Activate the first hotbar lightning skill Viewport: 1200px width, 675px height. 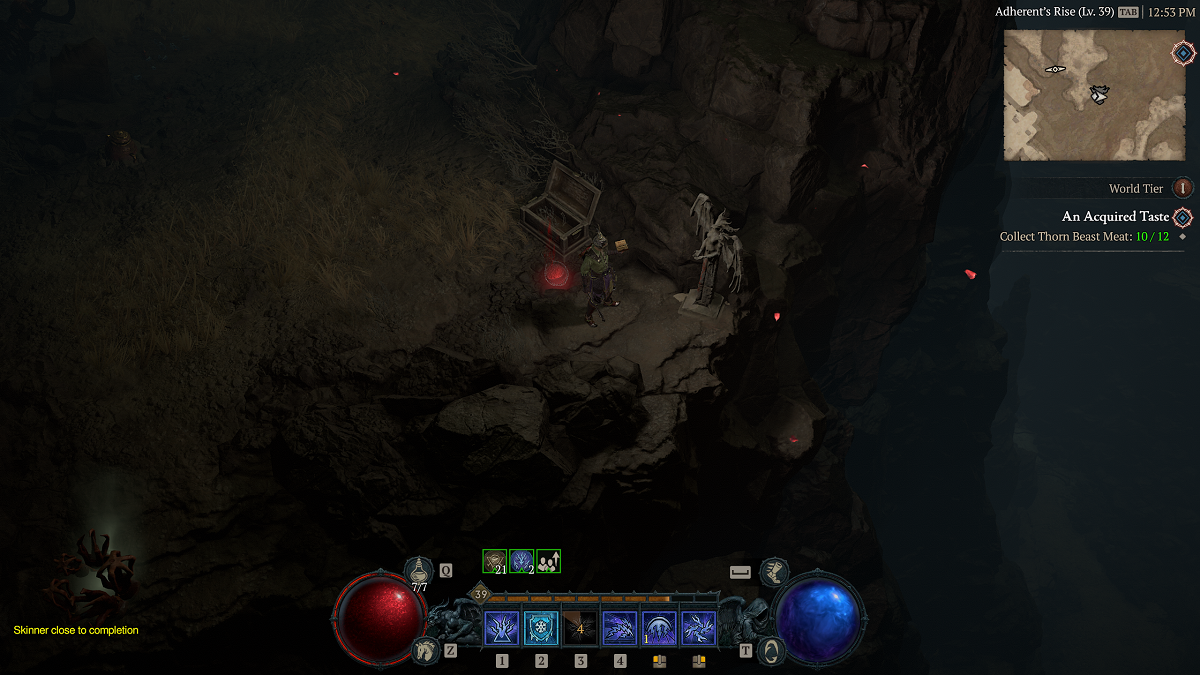[501, 629]
